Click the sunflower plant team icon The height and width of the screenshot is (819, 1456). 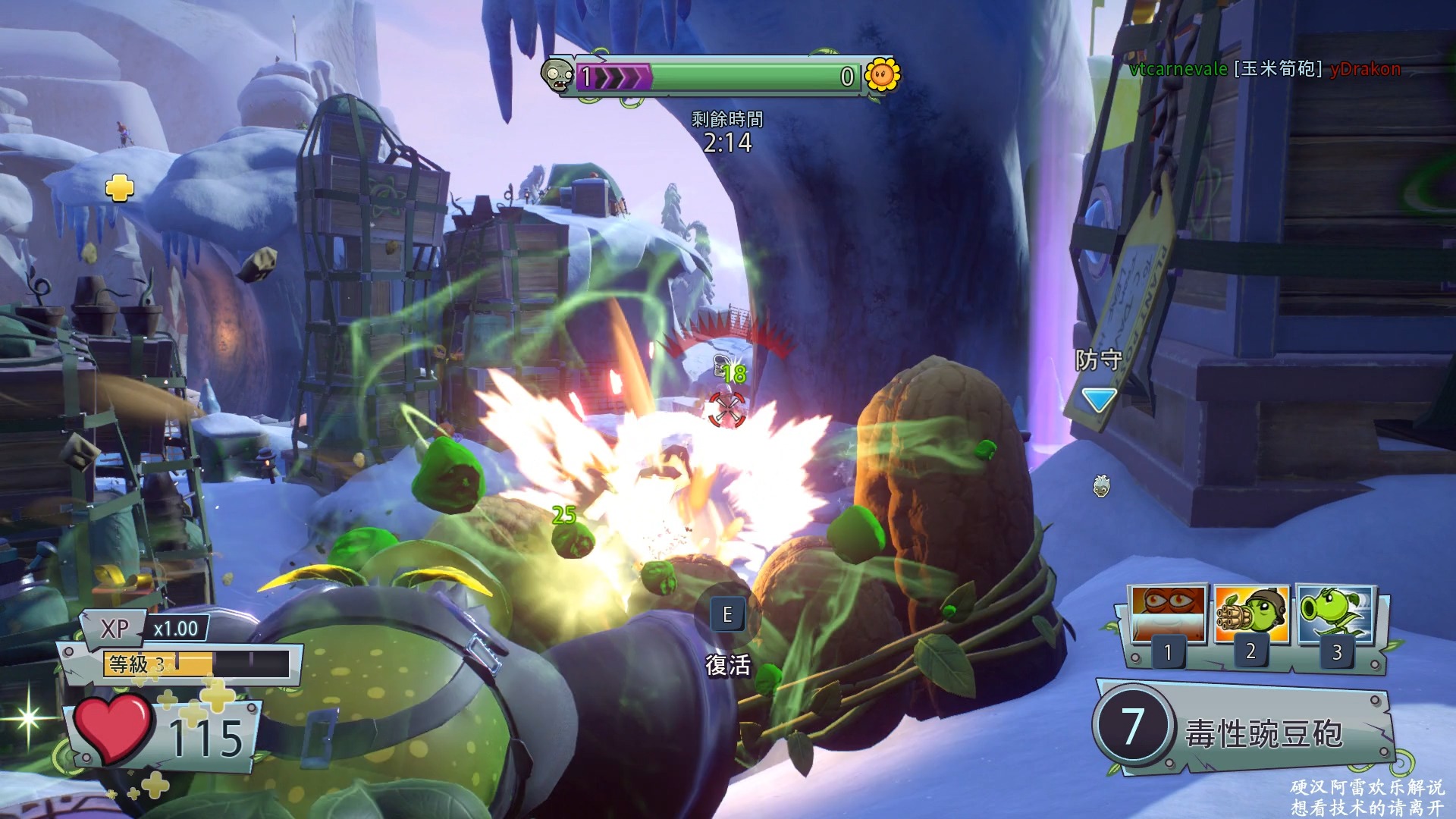point(882,75)
